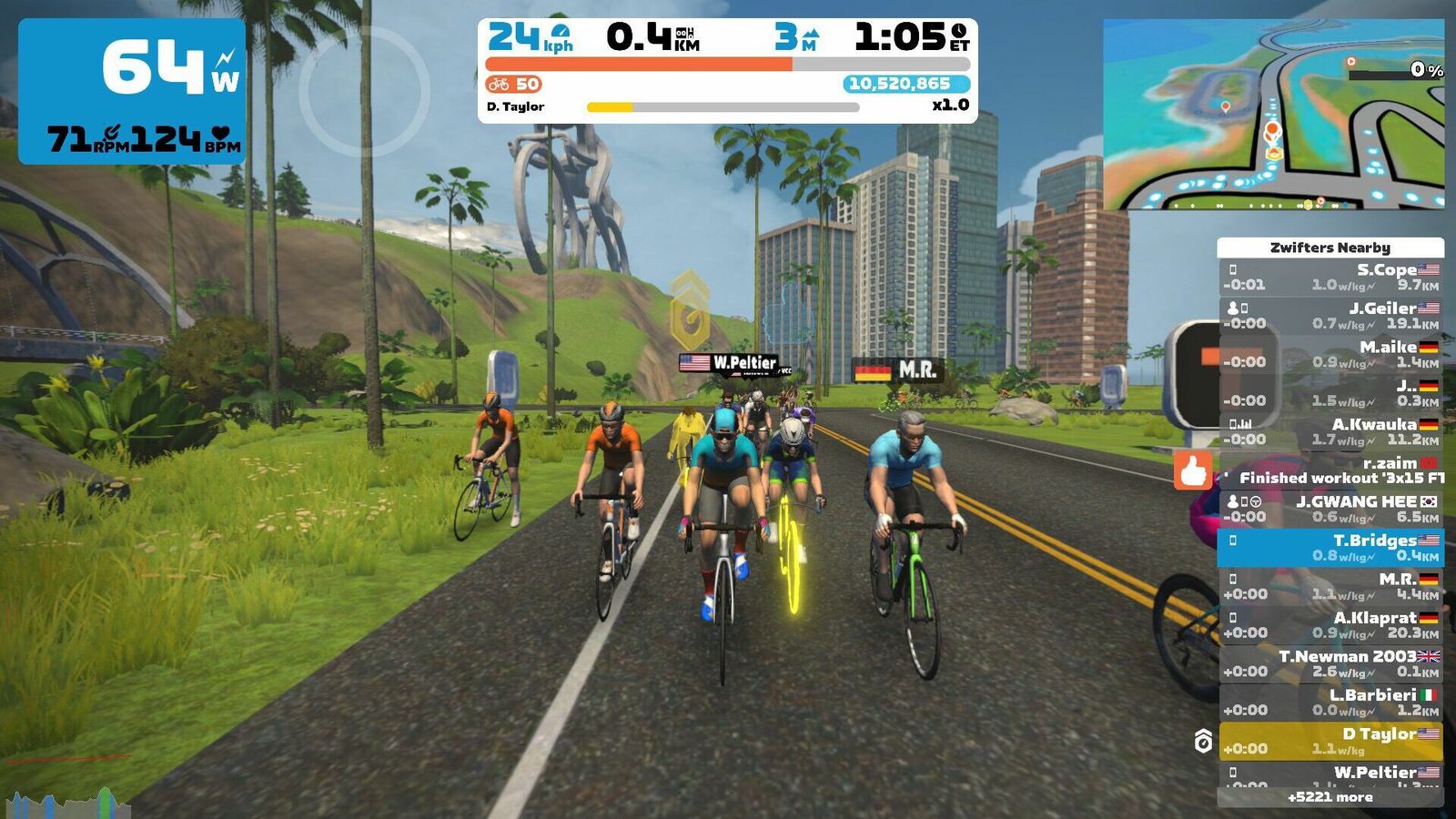Click the Zwifters Nearby header
This screenshot has height=819, width=1456.
[x=1330, y=248]
